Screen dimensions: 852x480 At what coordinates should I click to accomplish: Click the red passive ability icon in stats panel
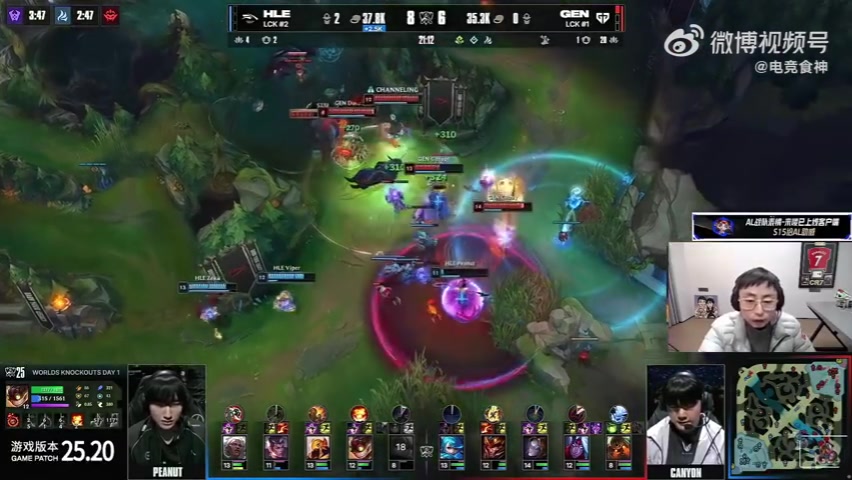point(13,421)
